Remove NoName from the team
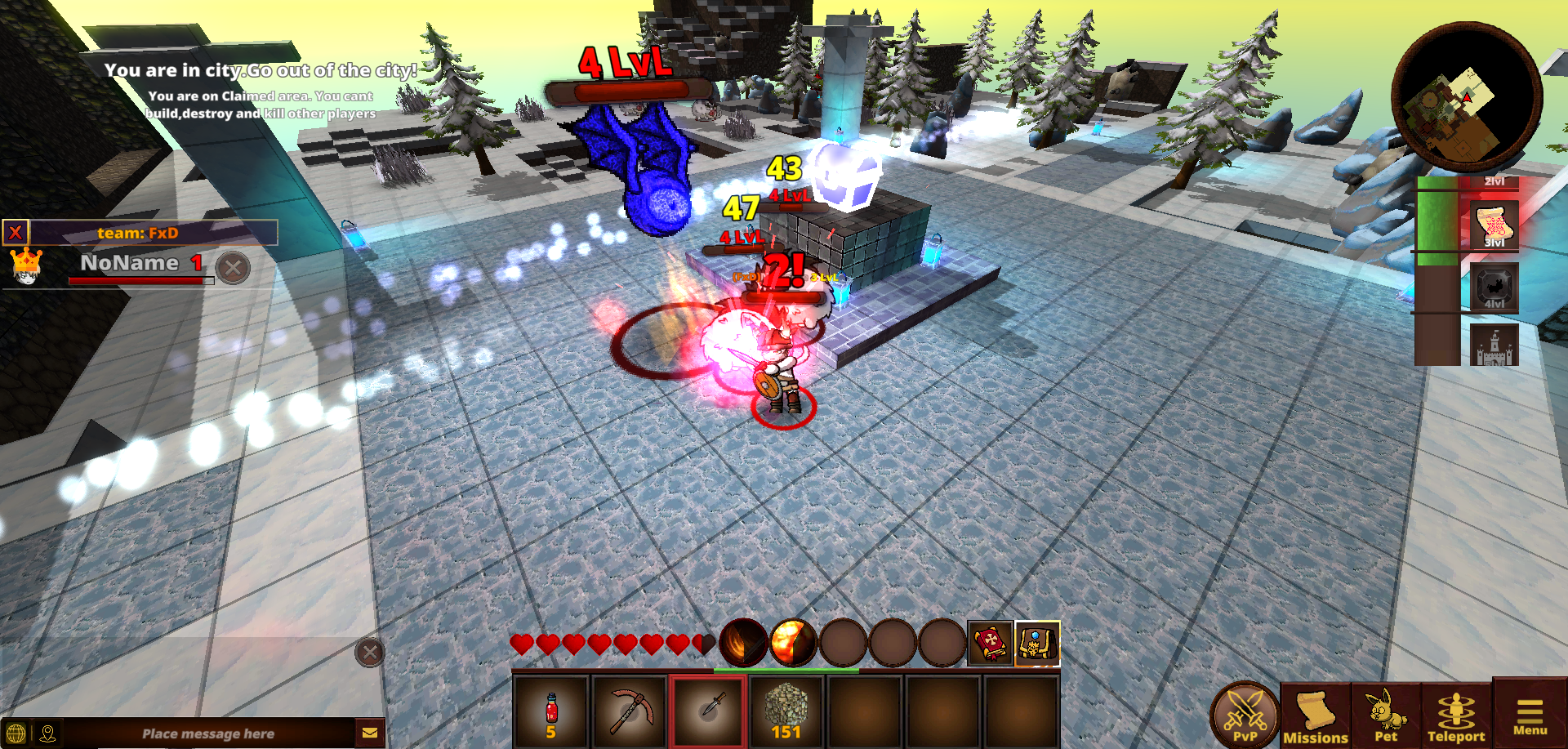Screen dimensions: 1568x749 point(234,267)
